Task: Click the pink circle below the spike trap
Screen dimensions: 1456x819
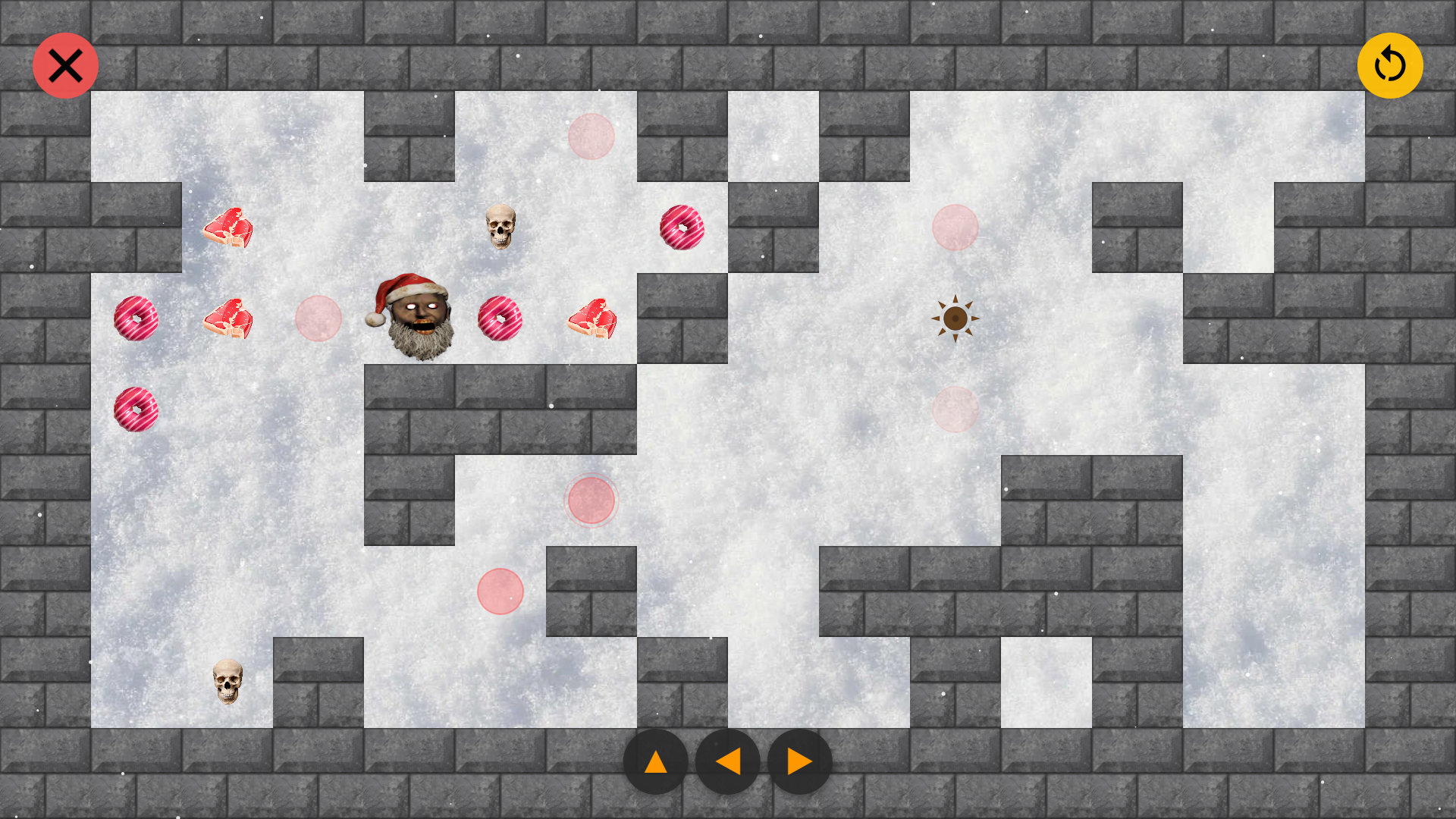Action: (955, 409)
